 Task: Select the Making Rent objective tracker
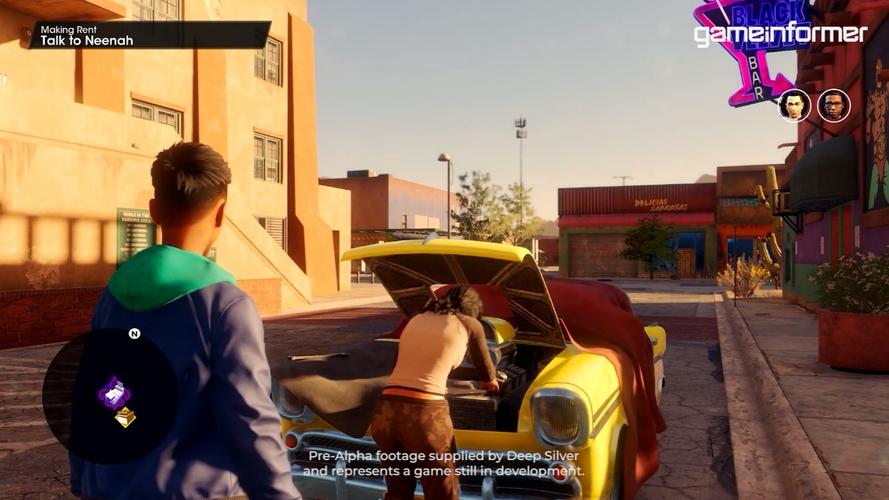click(x=150, y=36)
